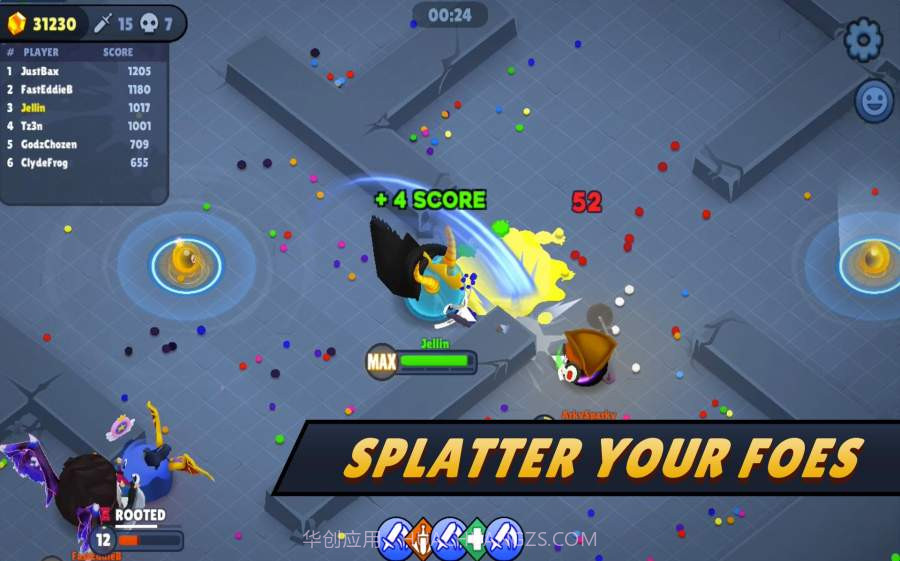Select JustBax in the leaderboard
The width and height of the screenshot is (900, 561).
[80, 72]
